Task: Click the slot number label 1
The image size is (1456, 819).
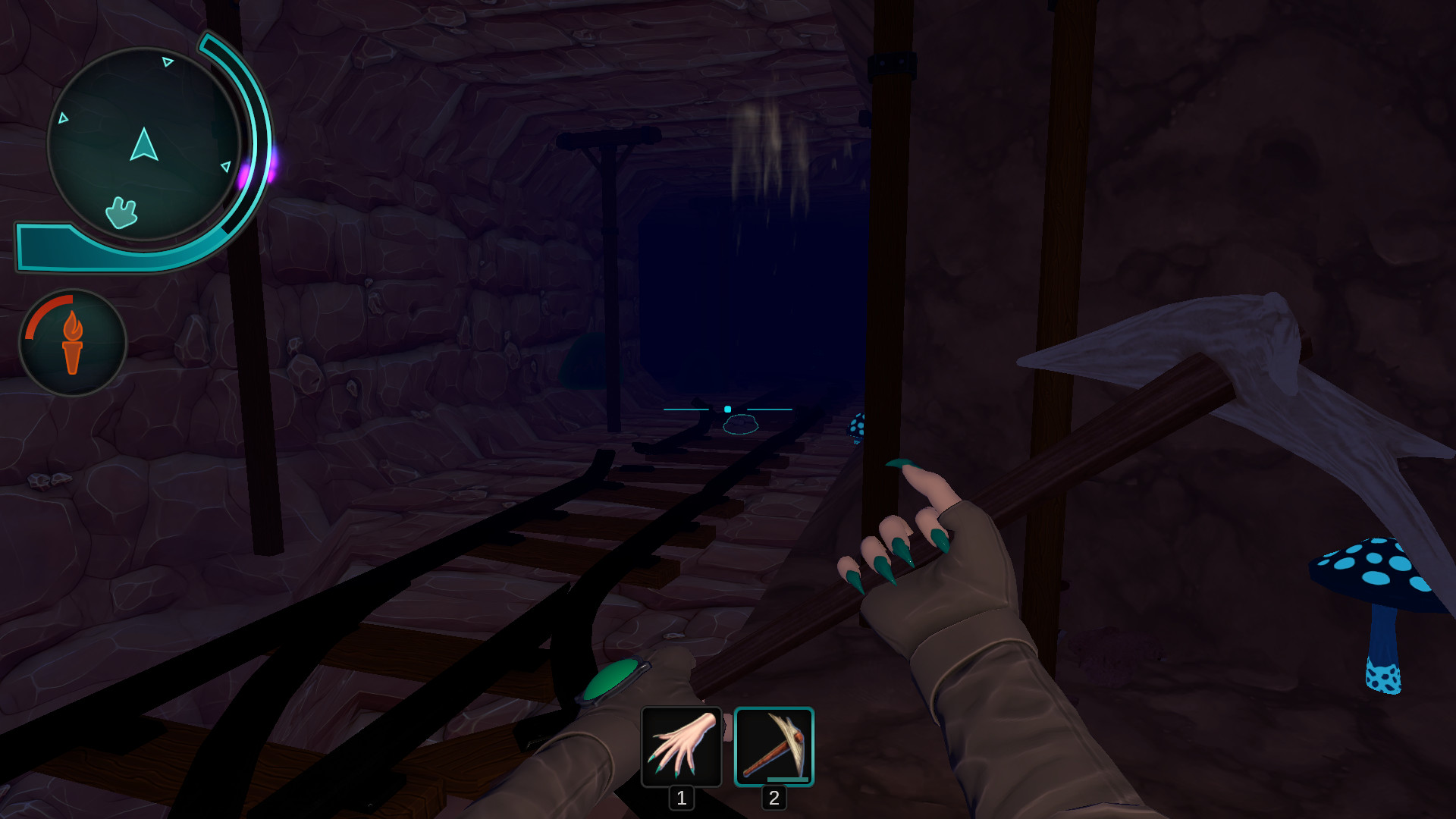Action: pyautogui.click(x=681, y=797)
